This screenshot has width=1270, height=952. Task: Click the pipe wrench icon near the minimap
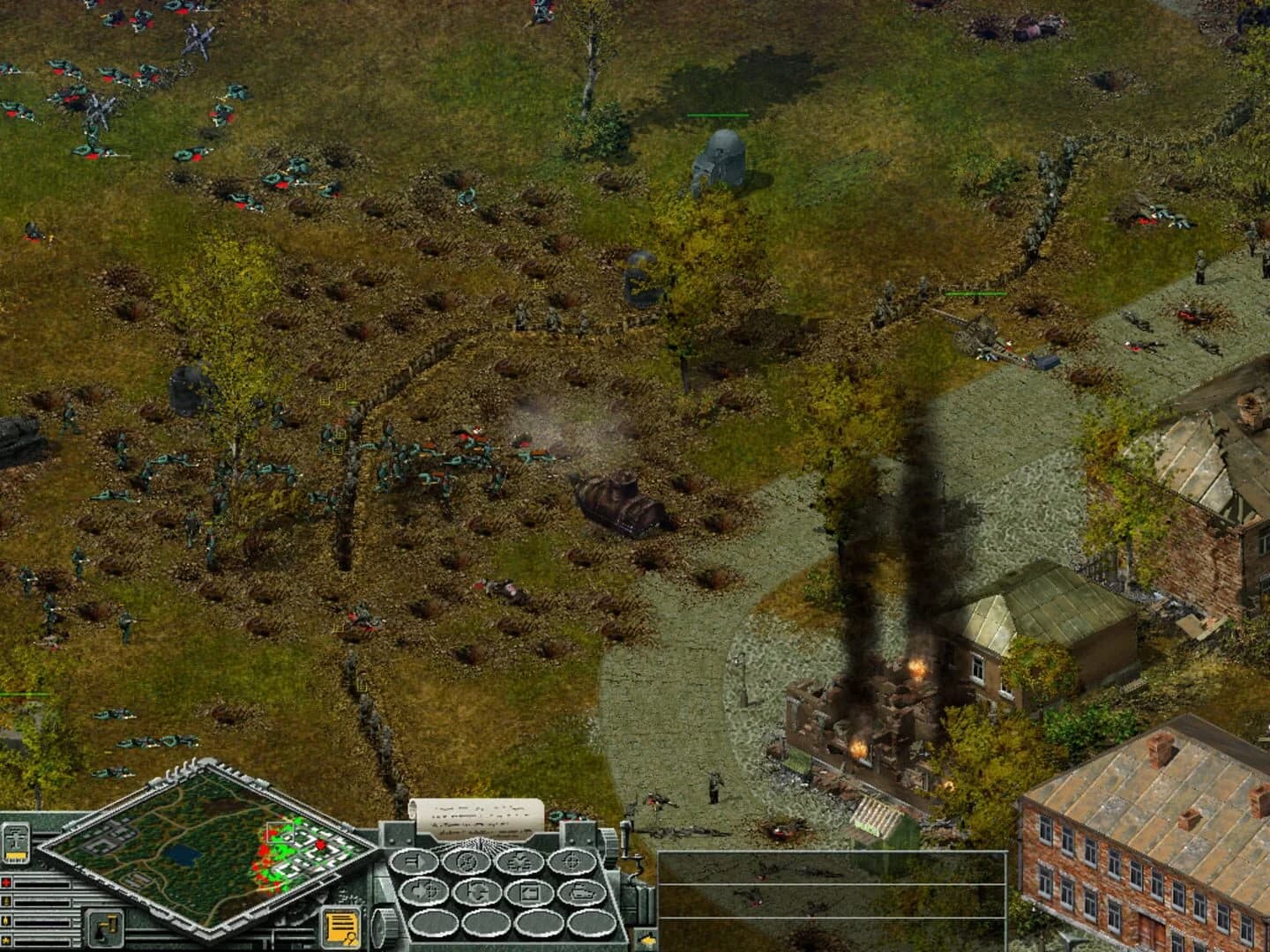tap(104, 926)
